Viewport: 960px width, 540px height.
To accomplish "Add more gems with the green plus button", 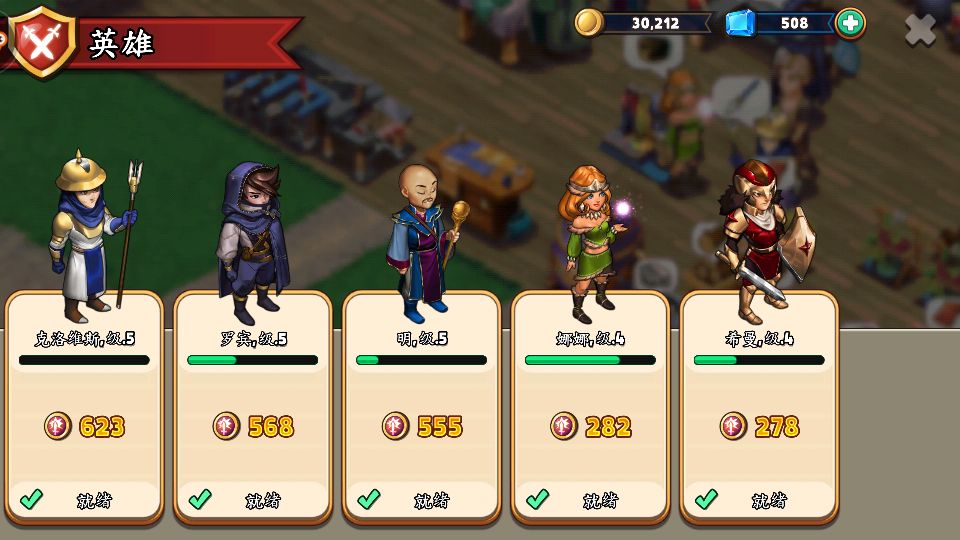I will (x=849, y=23).
